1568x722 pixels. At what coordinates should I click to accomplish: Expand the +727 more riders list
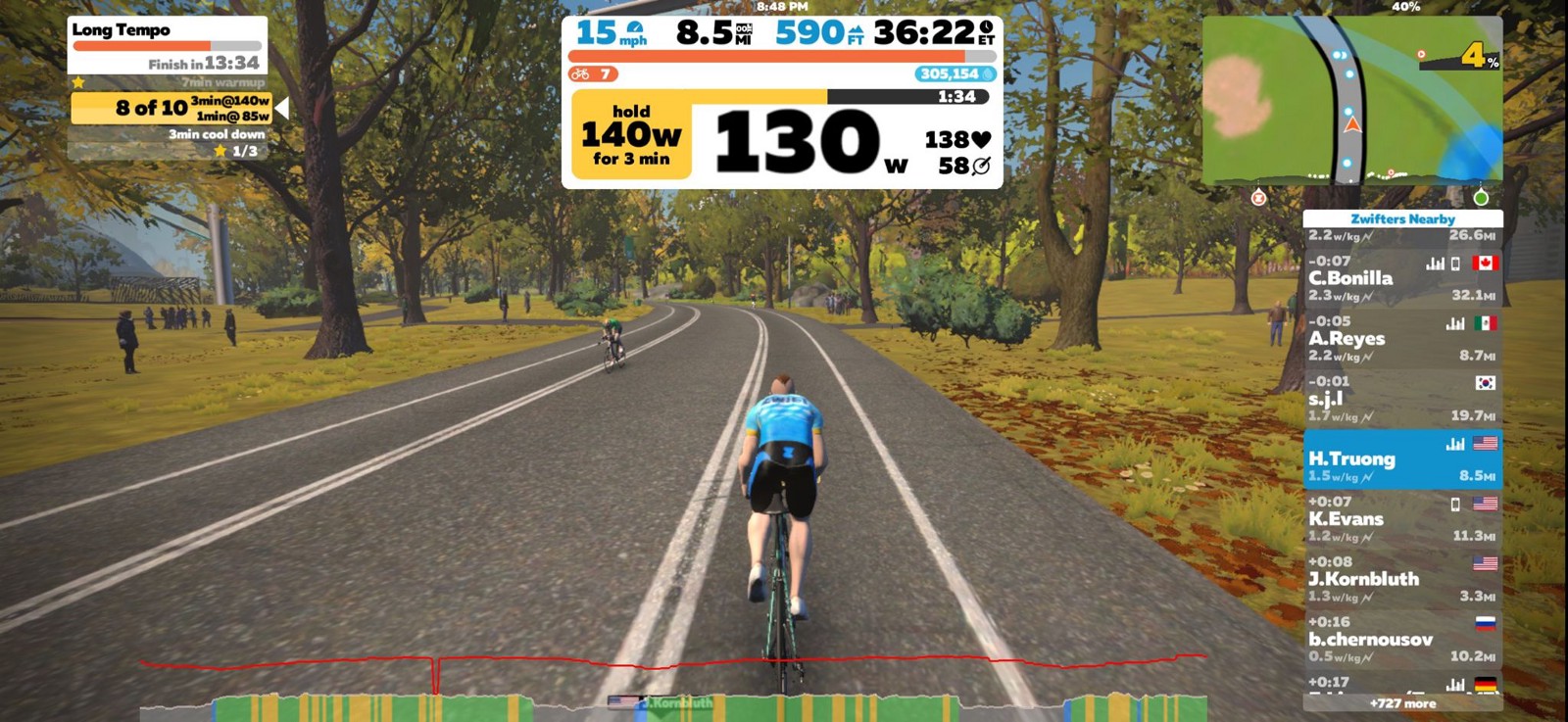point(1402,703)
